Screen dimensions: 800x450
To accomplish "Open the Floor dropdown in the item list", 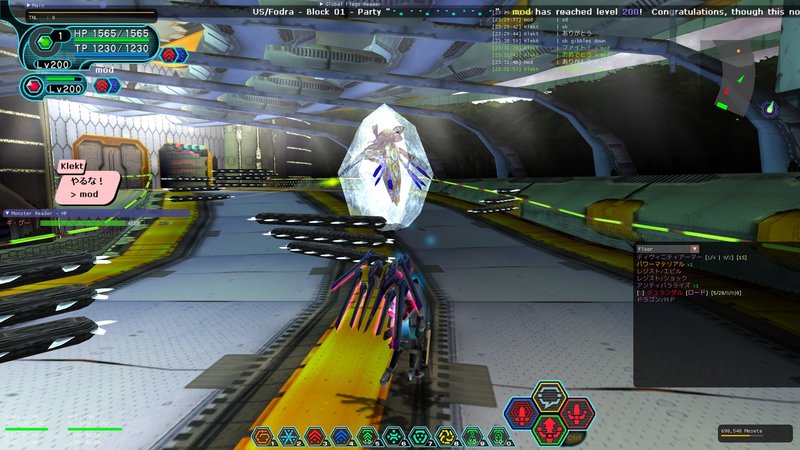I will (x=694, y=248).
